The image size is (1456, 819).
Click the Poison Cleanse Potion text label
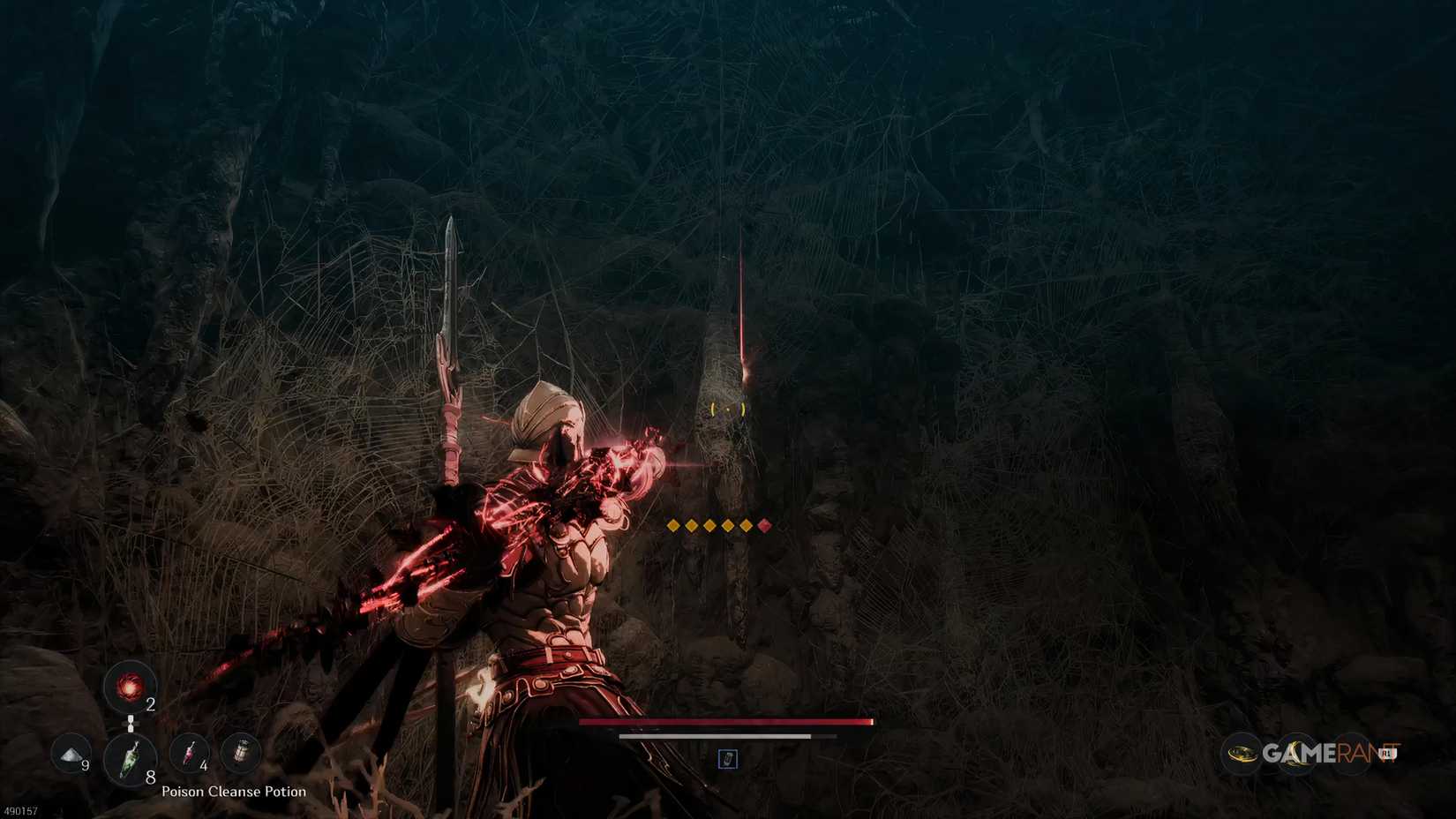point(234,792)
